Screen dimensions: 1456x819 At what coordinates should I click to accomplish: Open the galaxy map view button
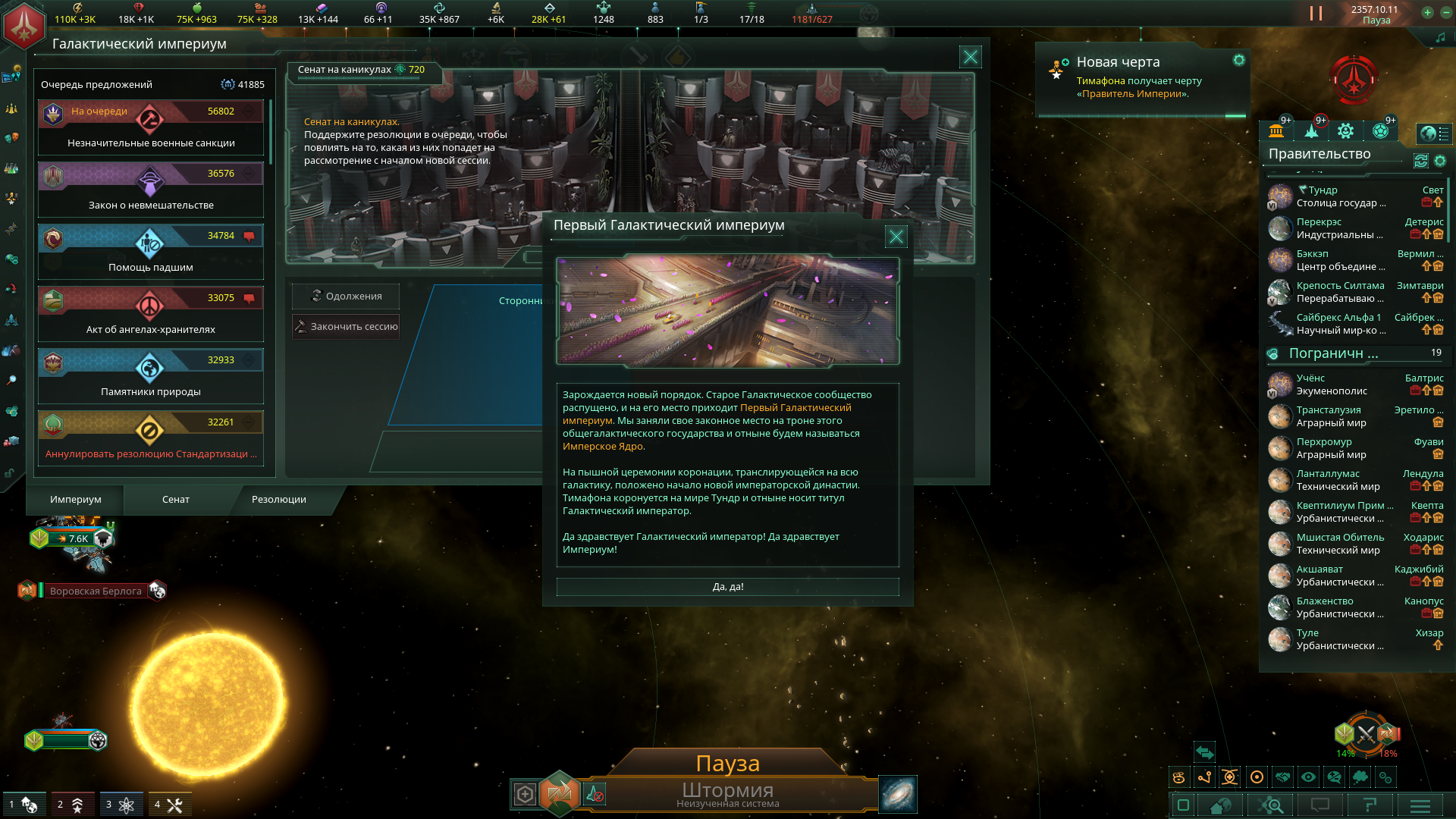click(x=898, y=794)
